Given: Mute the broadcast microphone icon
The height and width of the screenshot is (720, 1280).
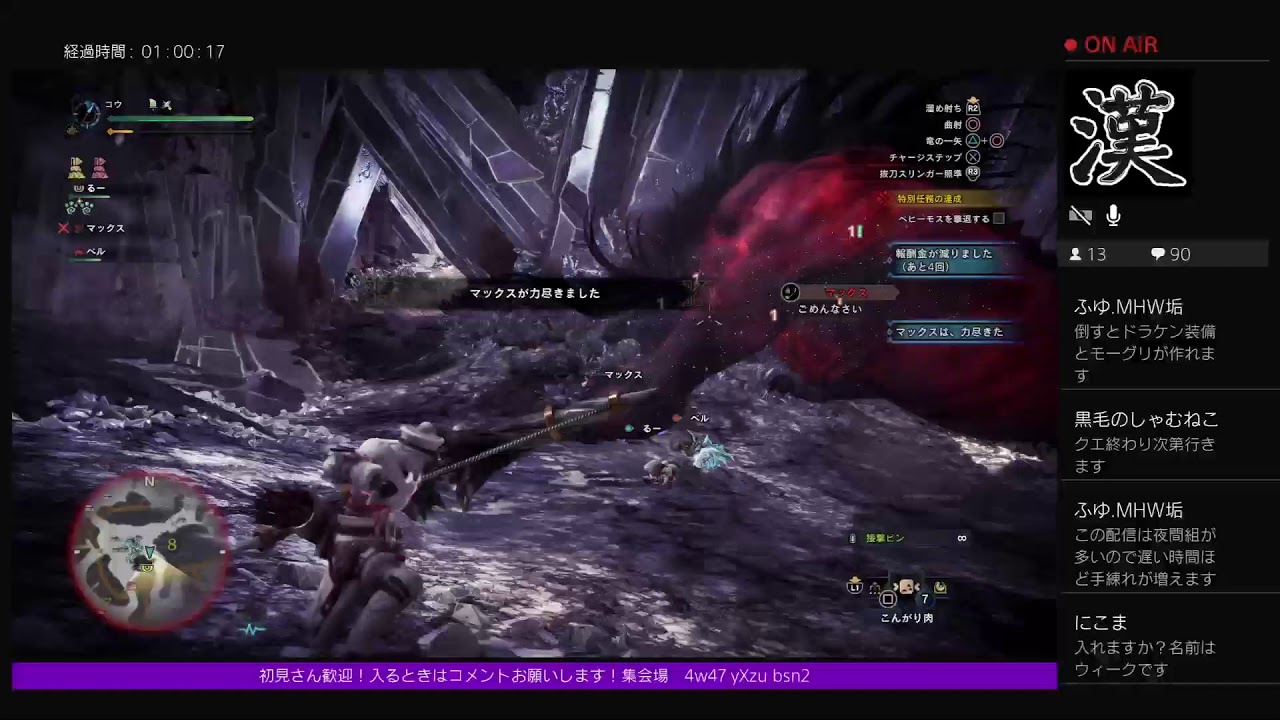Looking at the screenshot, I should click(x=1113, y=214).
